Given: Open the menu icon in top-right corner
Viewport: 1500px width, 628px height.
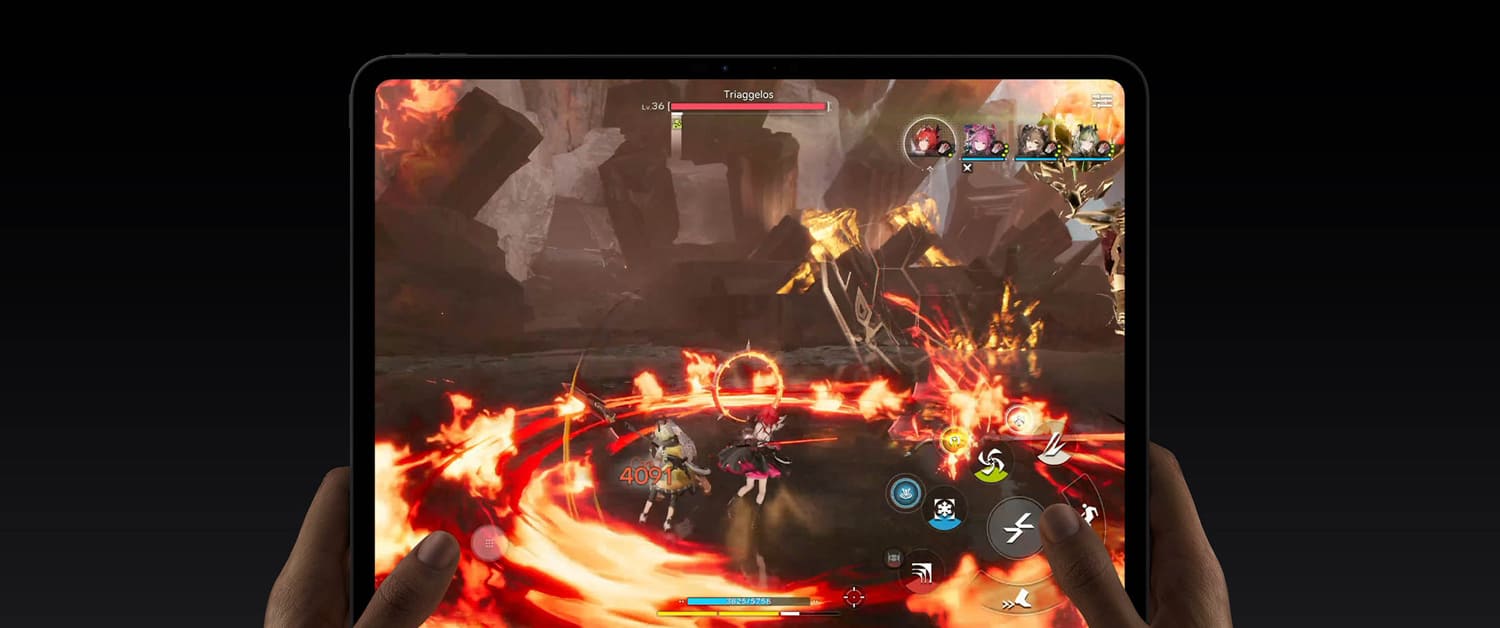Looking at the screenshot, I should pos(1102,100).
